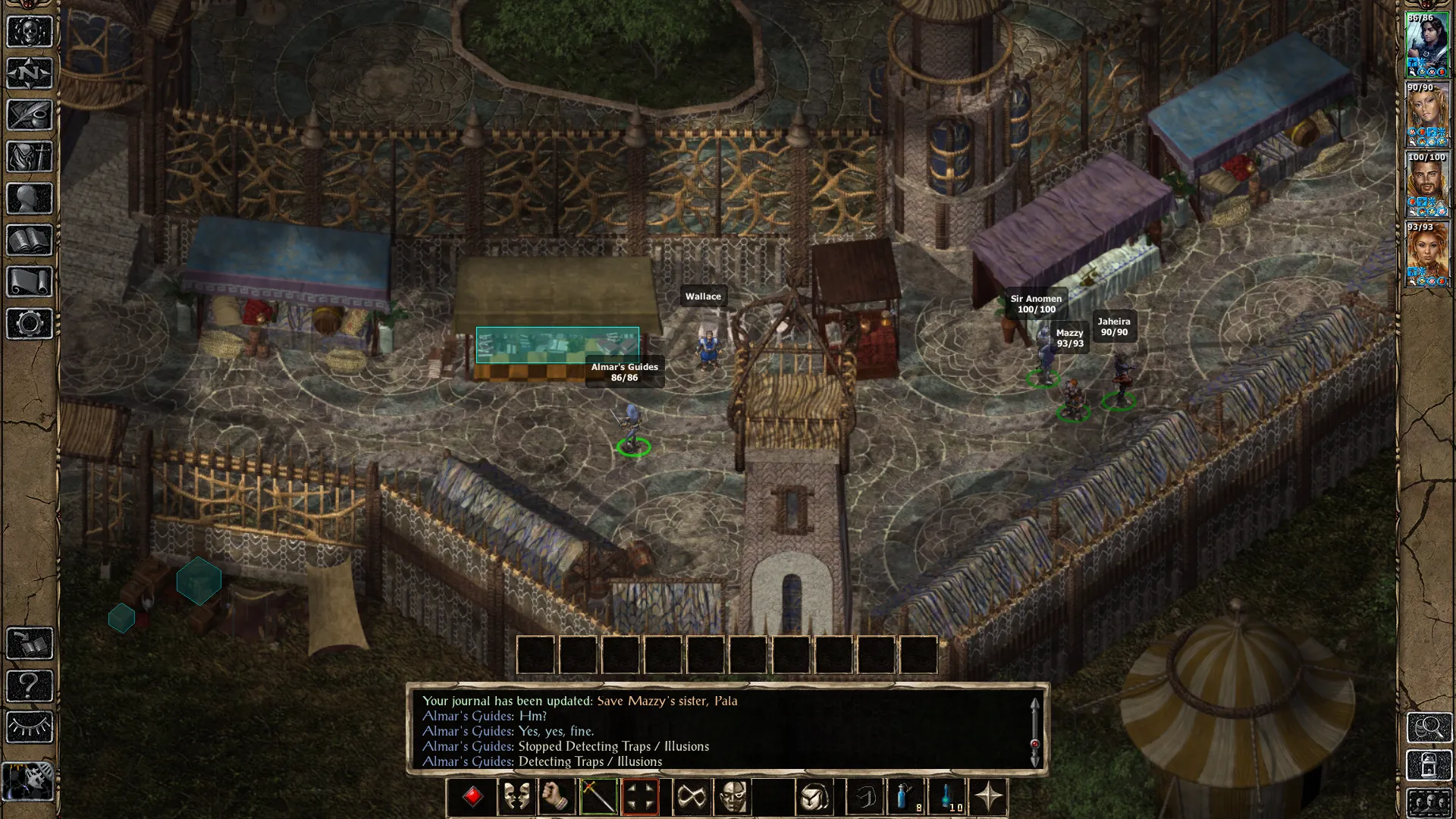This screenshot has height=819, width=1456.
Task: Open the area map compass button
Action: tap(30, 74)
